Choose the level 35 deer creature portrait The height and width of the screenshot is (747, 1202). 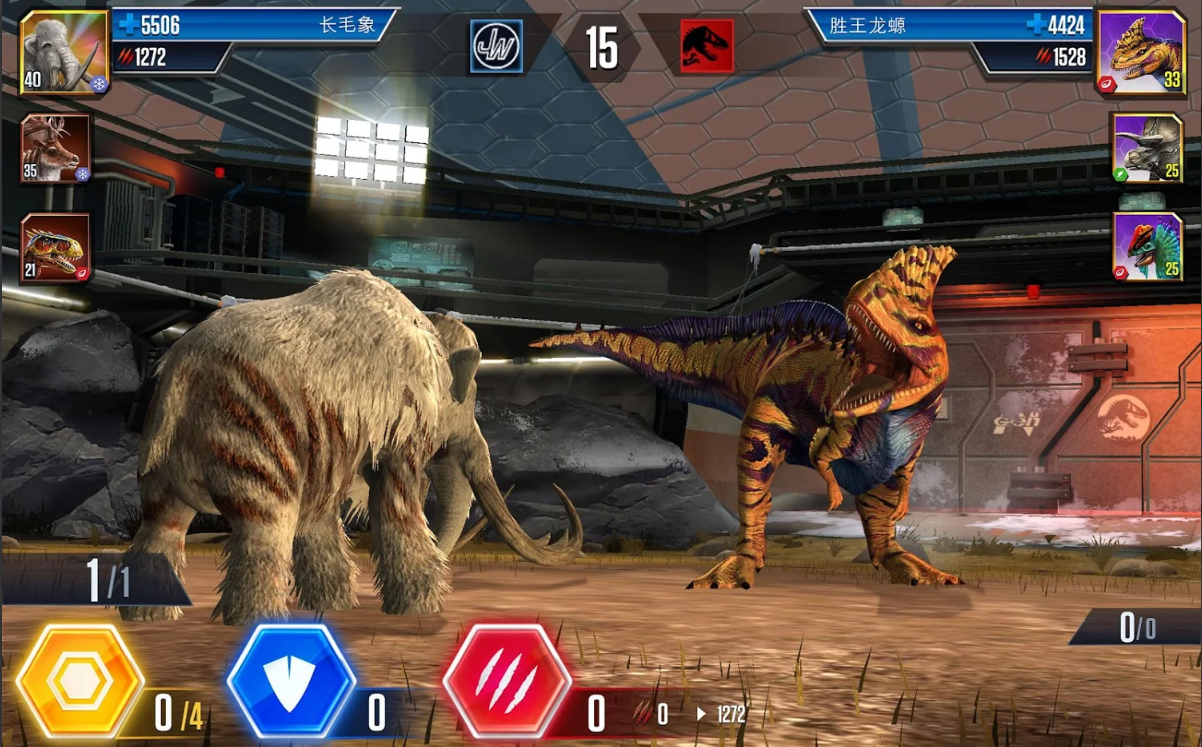[56, 148]
